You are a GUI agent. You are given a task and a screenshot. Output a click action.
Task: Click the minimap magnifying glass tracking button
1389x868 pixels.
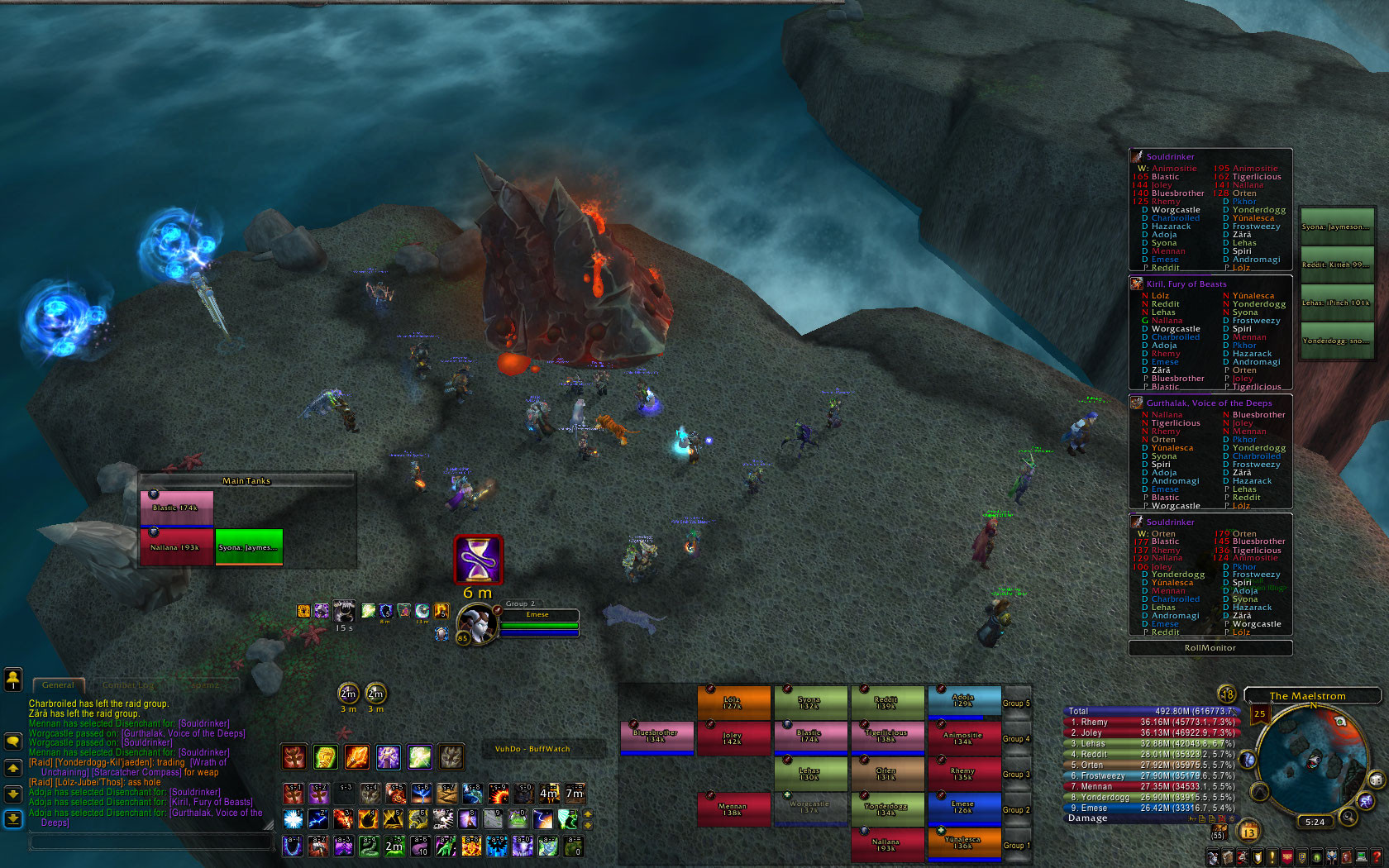[1348, 817]
